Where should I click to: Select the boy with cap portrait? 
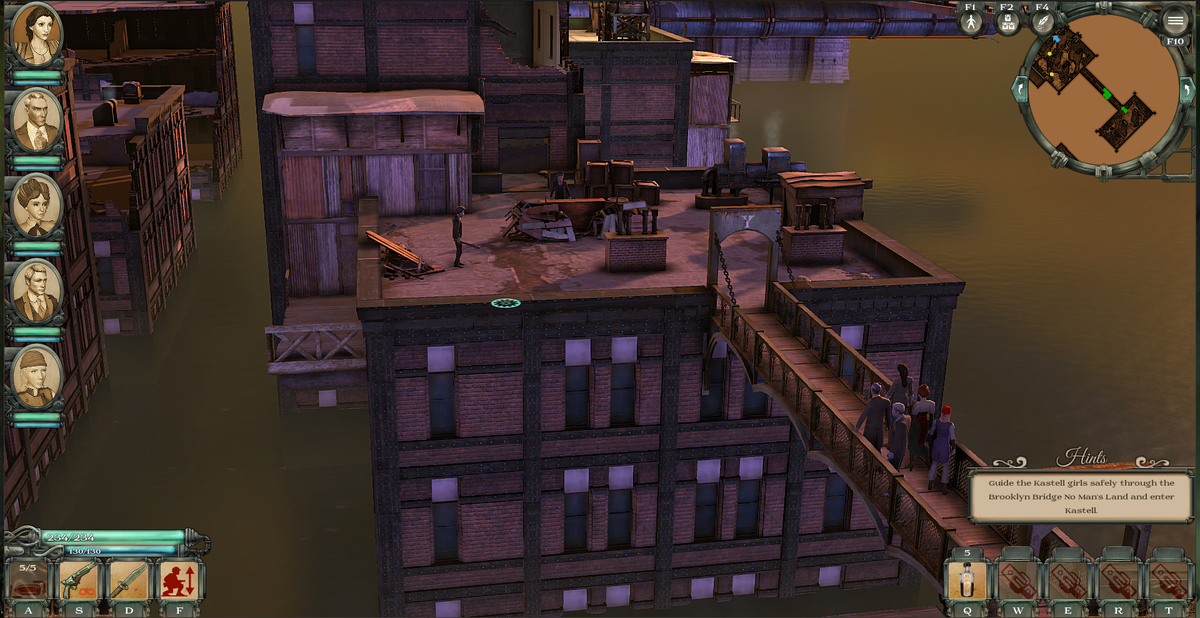36,376
